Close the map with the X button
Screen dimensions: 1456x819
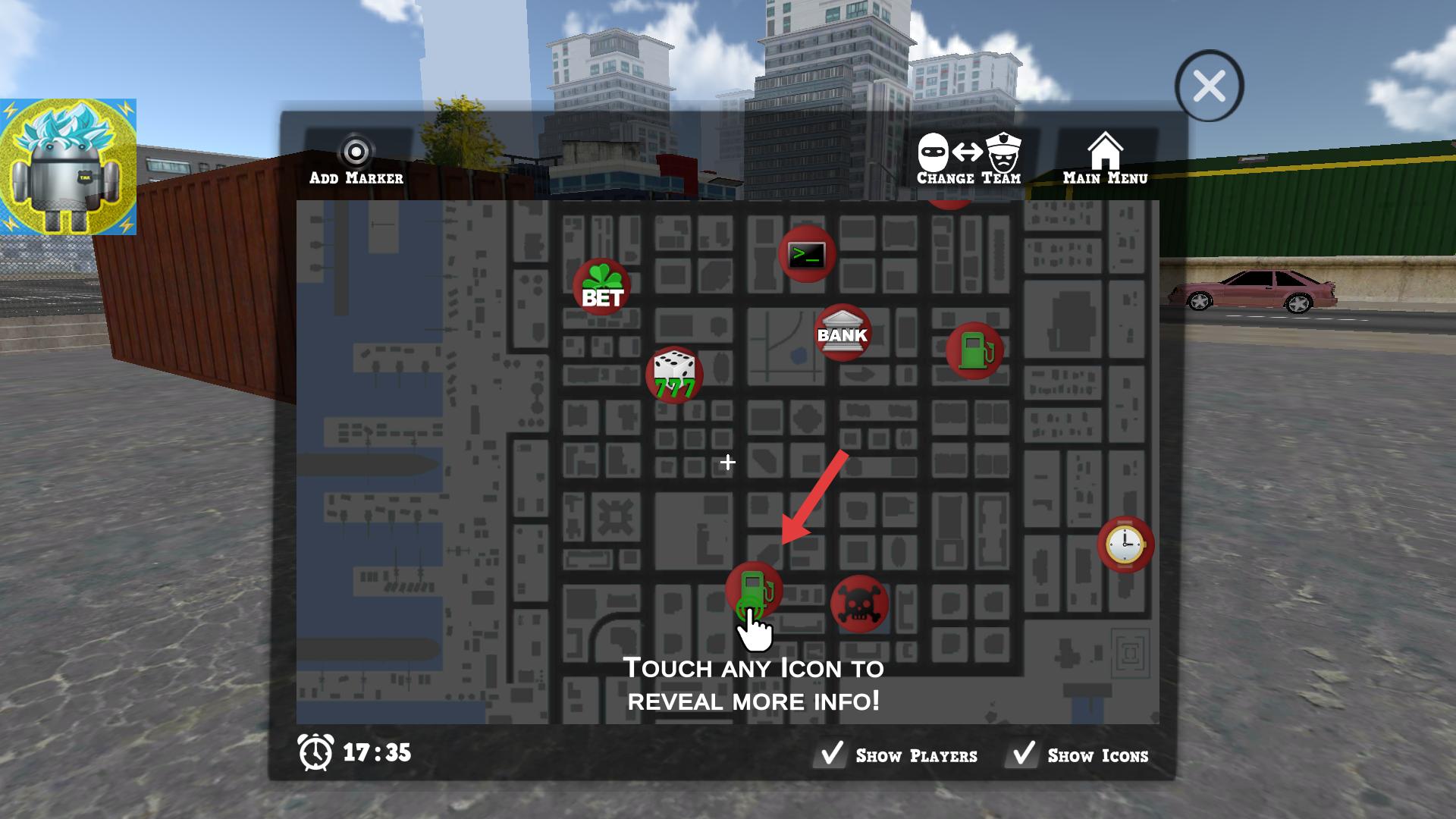[x=1209, y=86]
